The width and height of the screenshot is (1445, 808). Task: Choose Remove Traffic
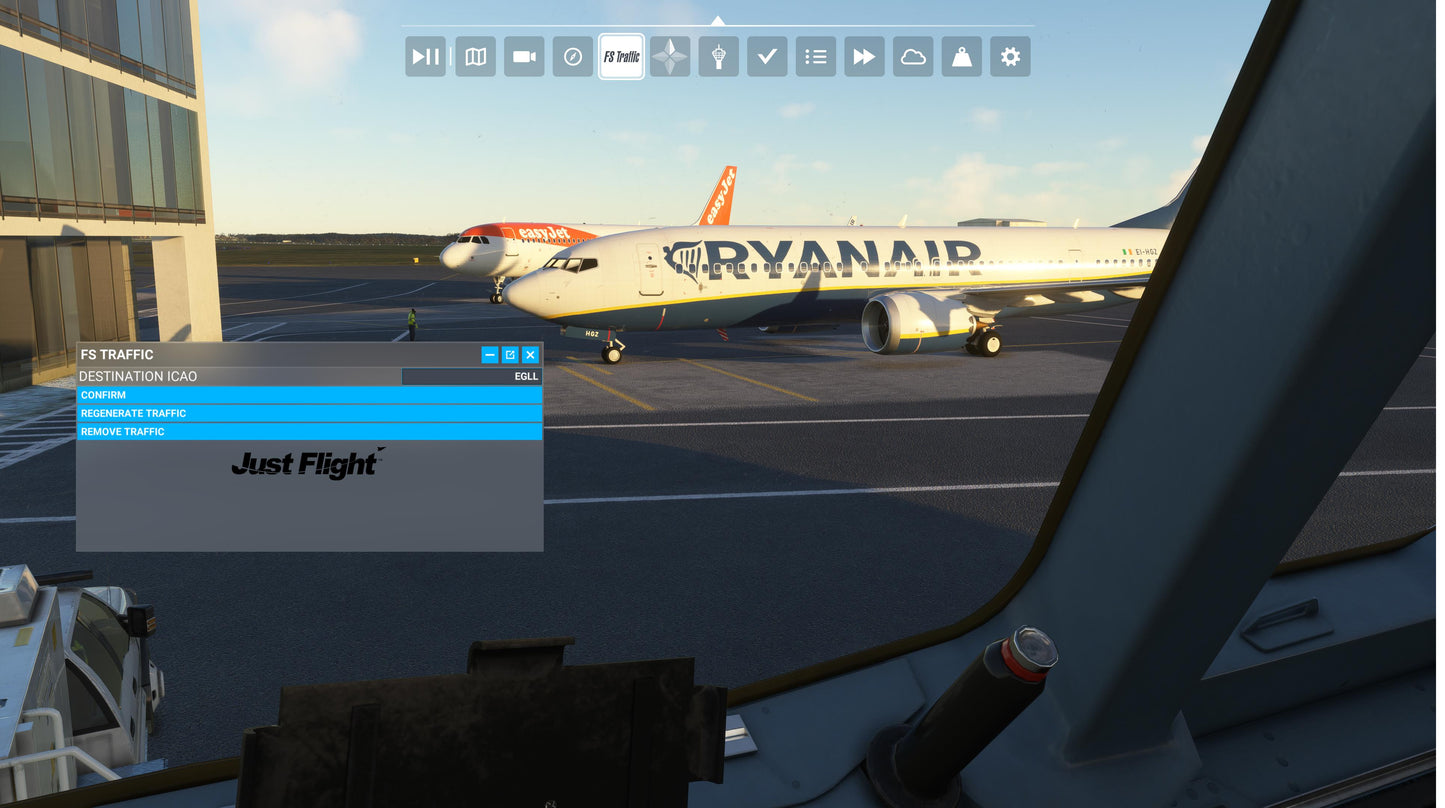[310, 432]
